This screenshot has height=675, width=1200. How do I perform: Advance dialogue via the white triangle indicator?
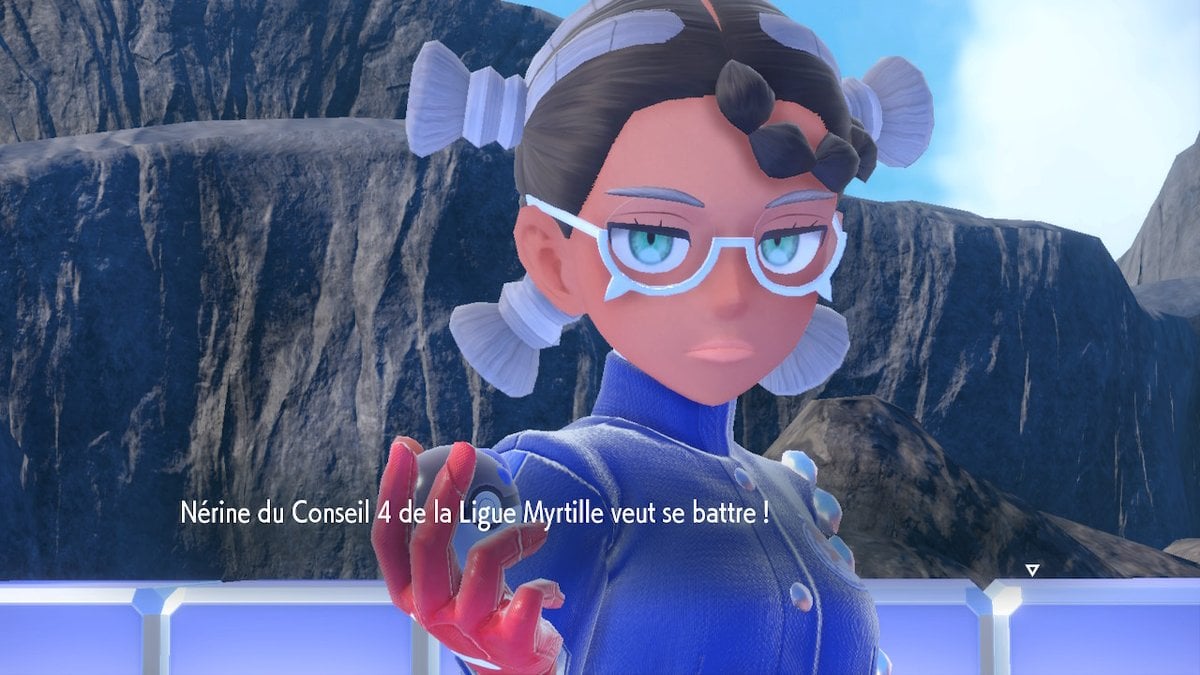coord(1032,570)
